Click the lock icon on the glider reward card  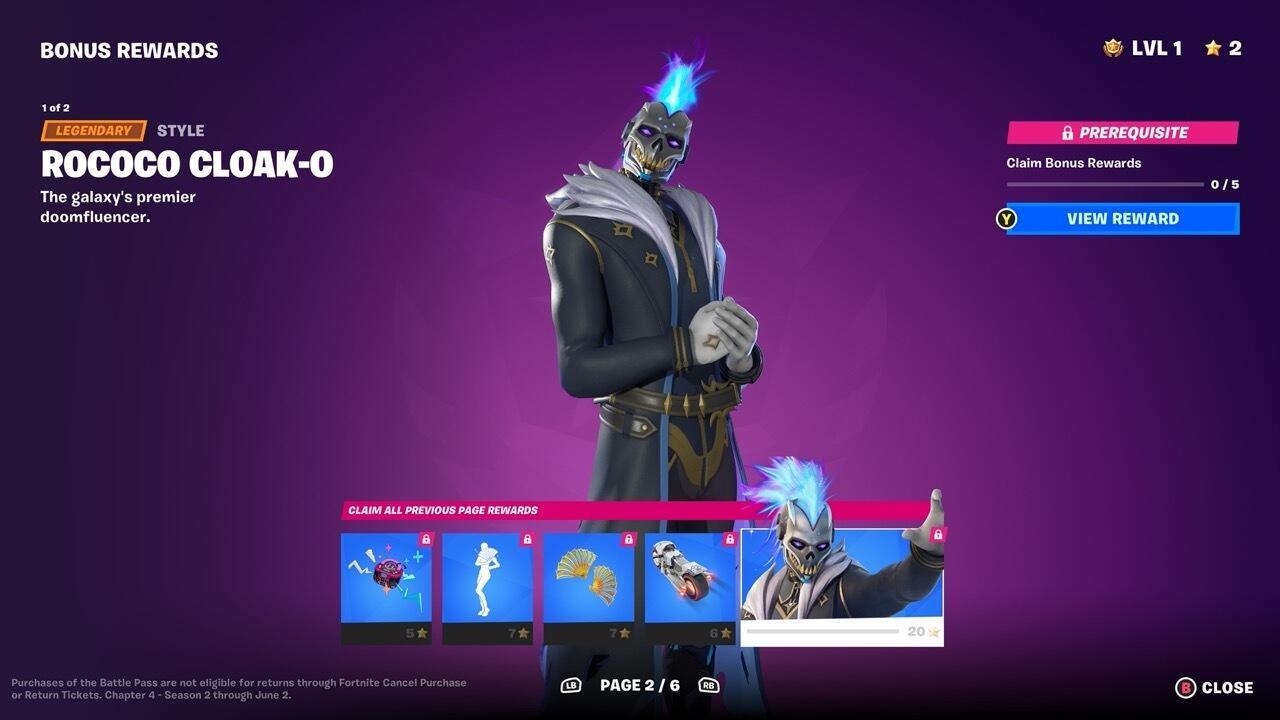[x=626, y=537]
